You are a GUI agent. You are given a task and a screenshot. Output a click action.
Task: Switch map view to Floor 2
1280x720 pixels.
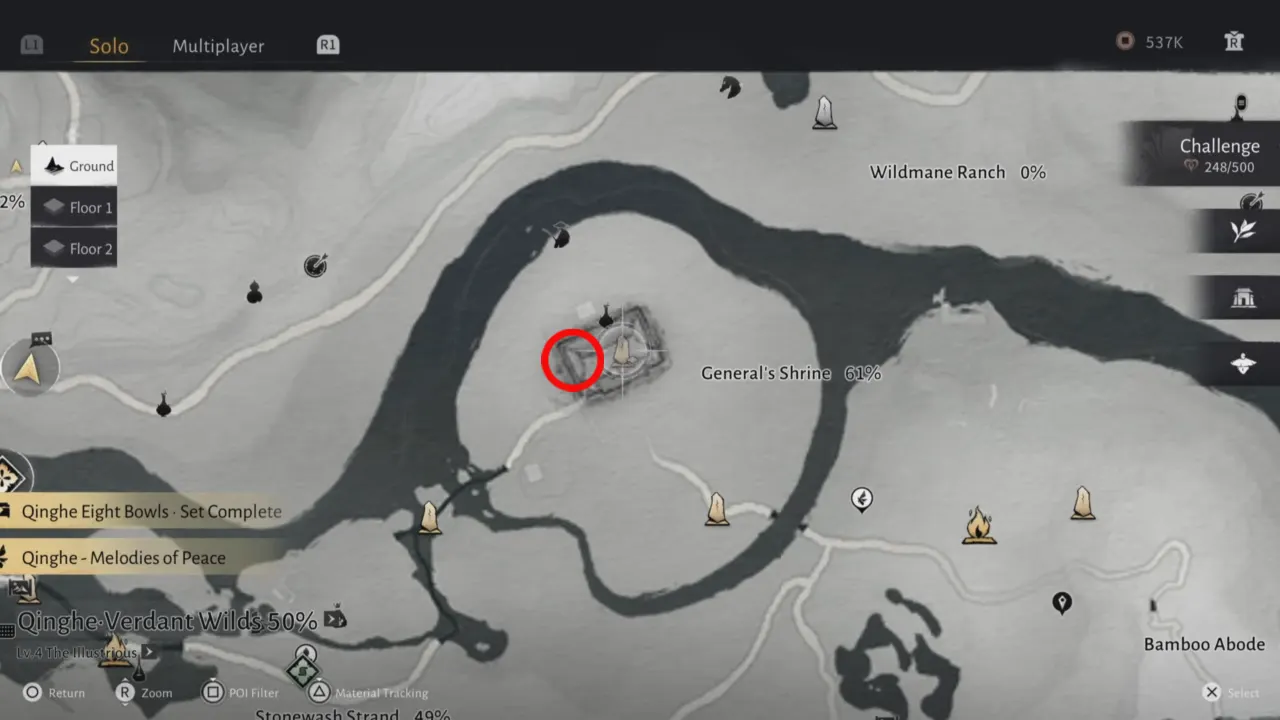click(x=75, y=249)
